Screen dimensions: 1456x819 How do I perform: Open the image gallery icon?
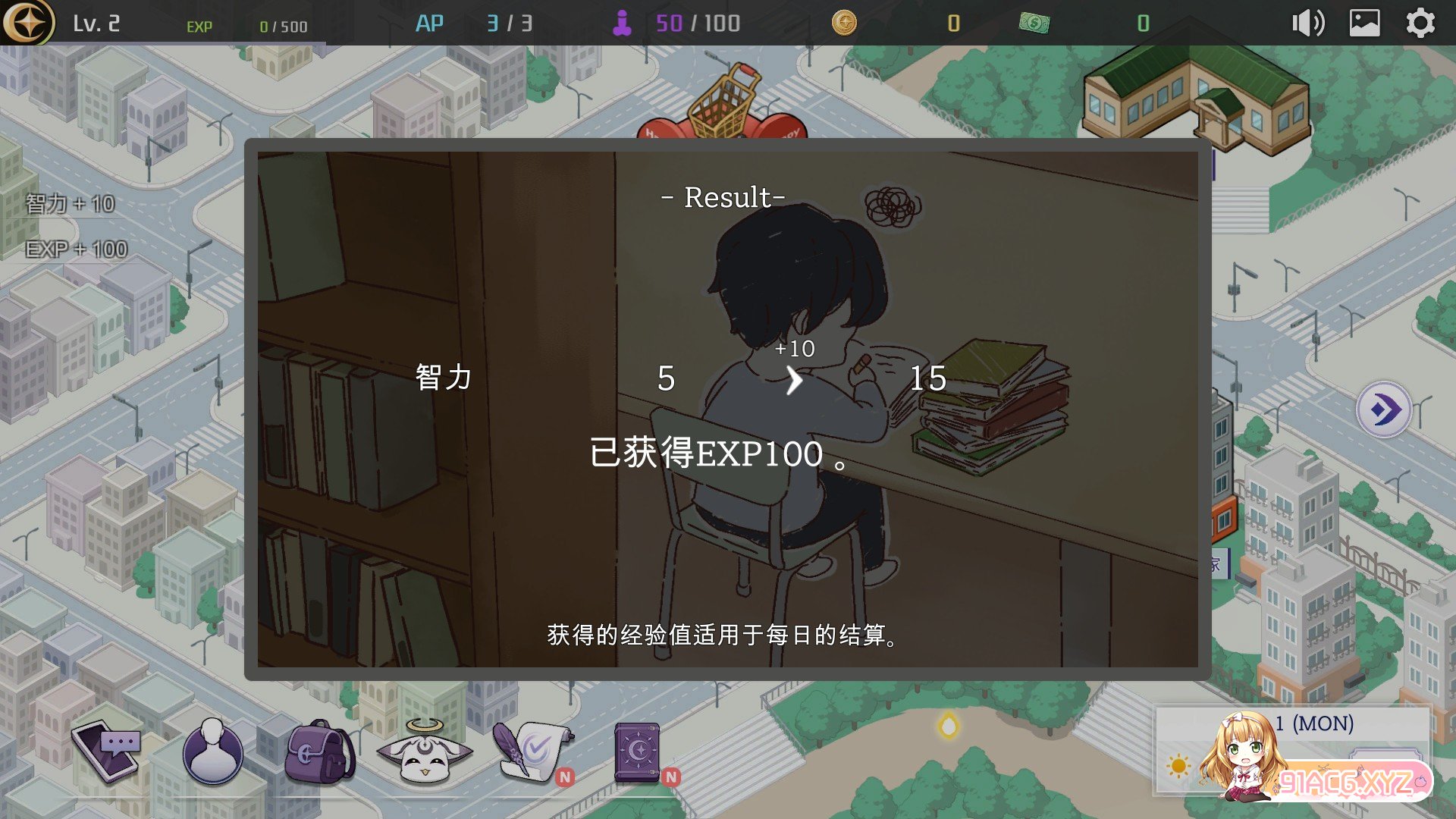[x=1364, y=24]
